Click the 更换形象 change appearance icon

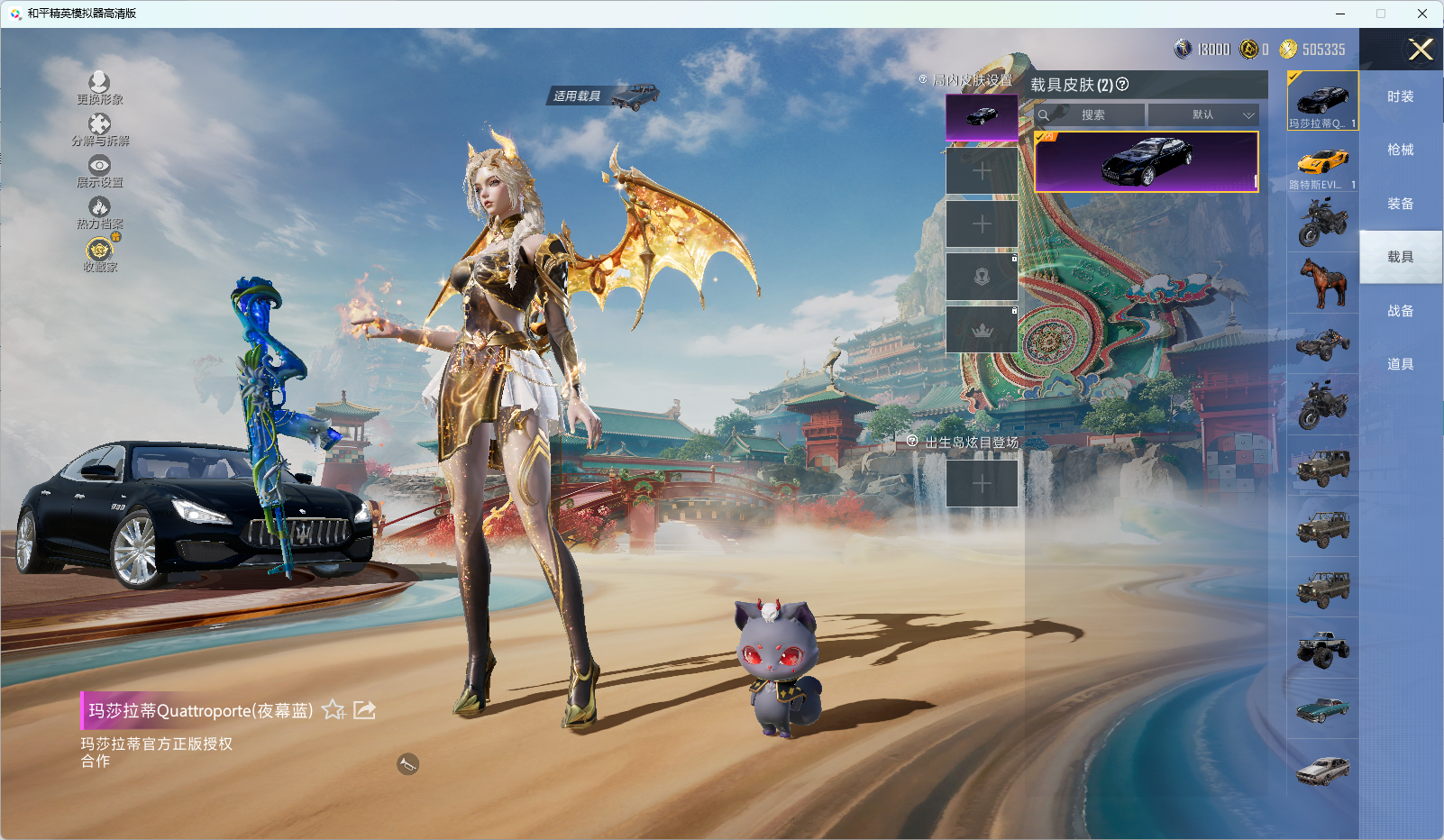tap(99, 84)
